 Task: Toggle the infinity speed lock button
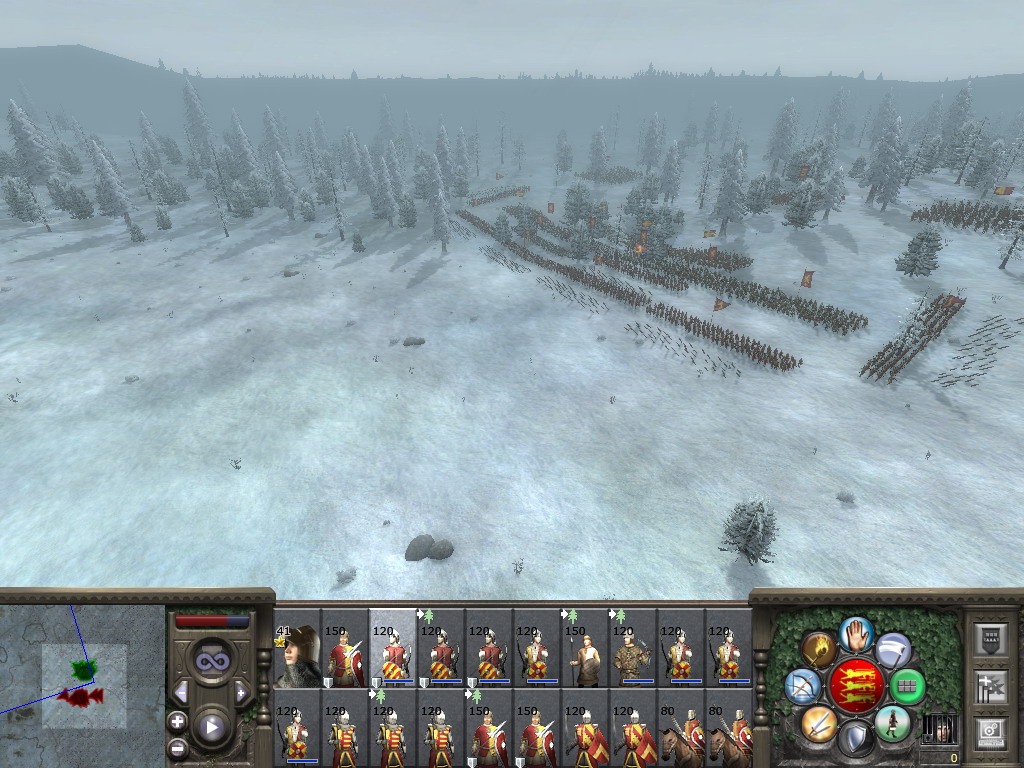211,661
